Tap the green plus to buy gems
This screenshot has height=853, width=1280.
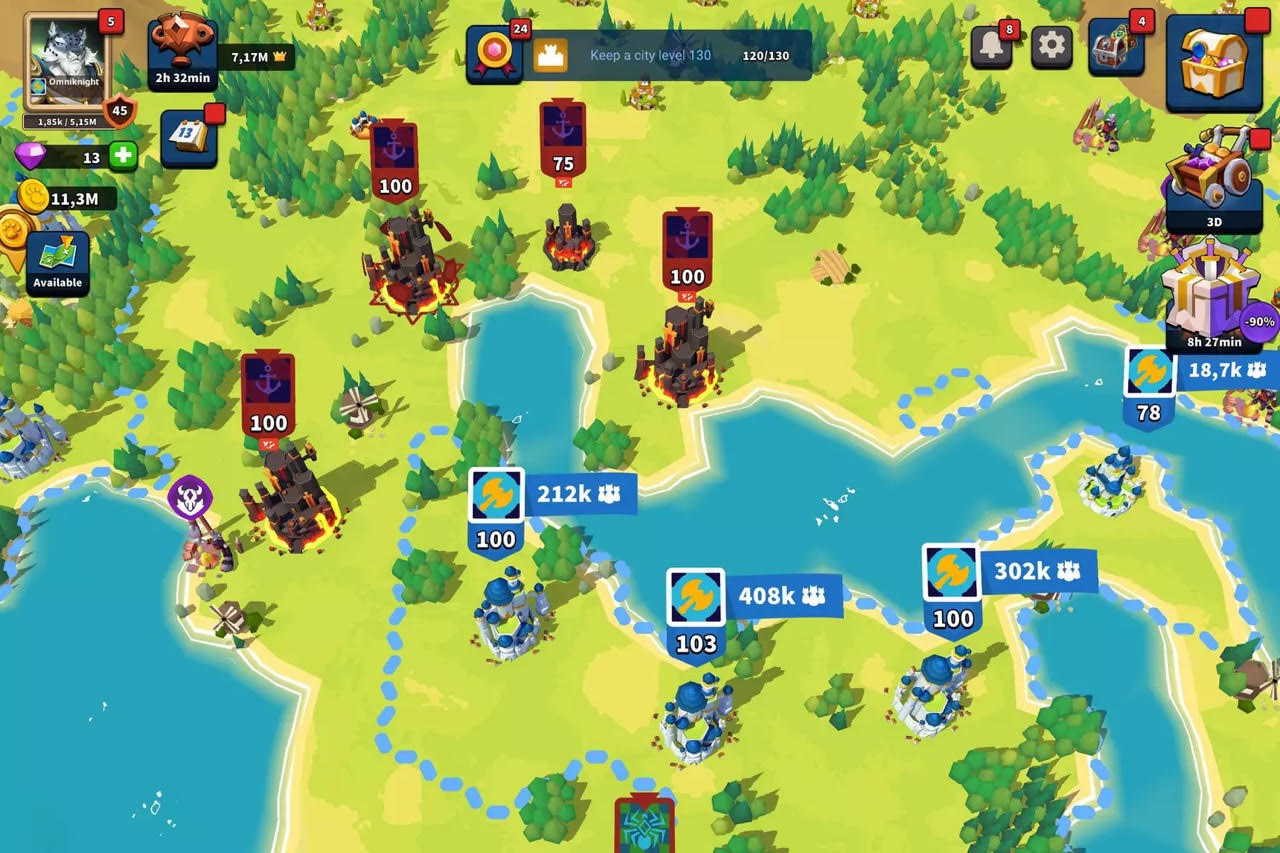122,156
